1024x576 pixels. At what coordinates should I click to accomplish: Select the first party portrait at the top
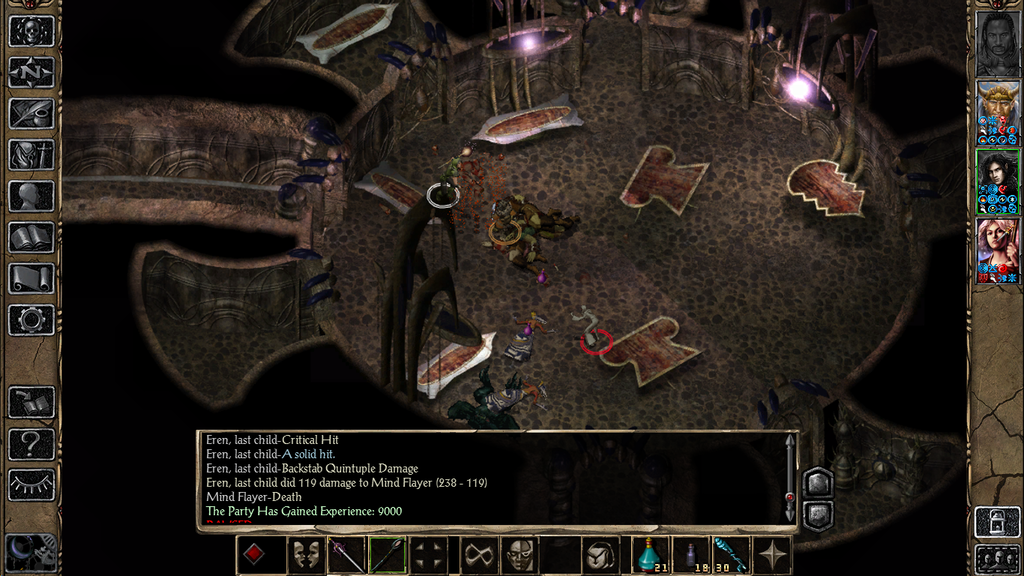pyautogui.click(x=997, y=43)
